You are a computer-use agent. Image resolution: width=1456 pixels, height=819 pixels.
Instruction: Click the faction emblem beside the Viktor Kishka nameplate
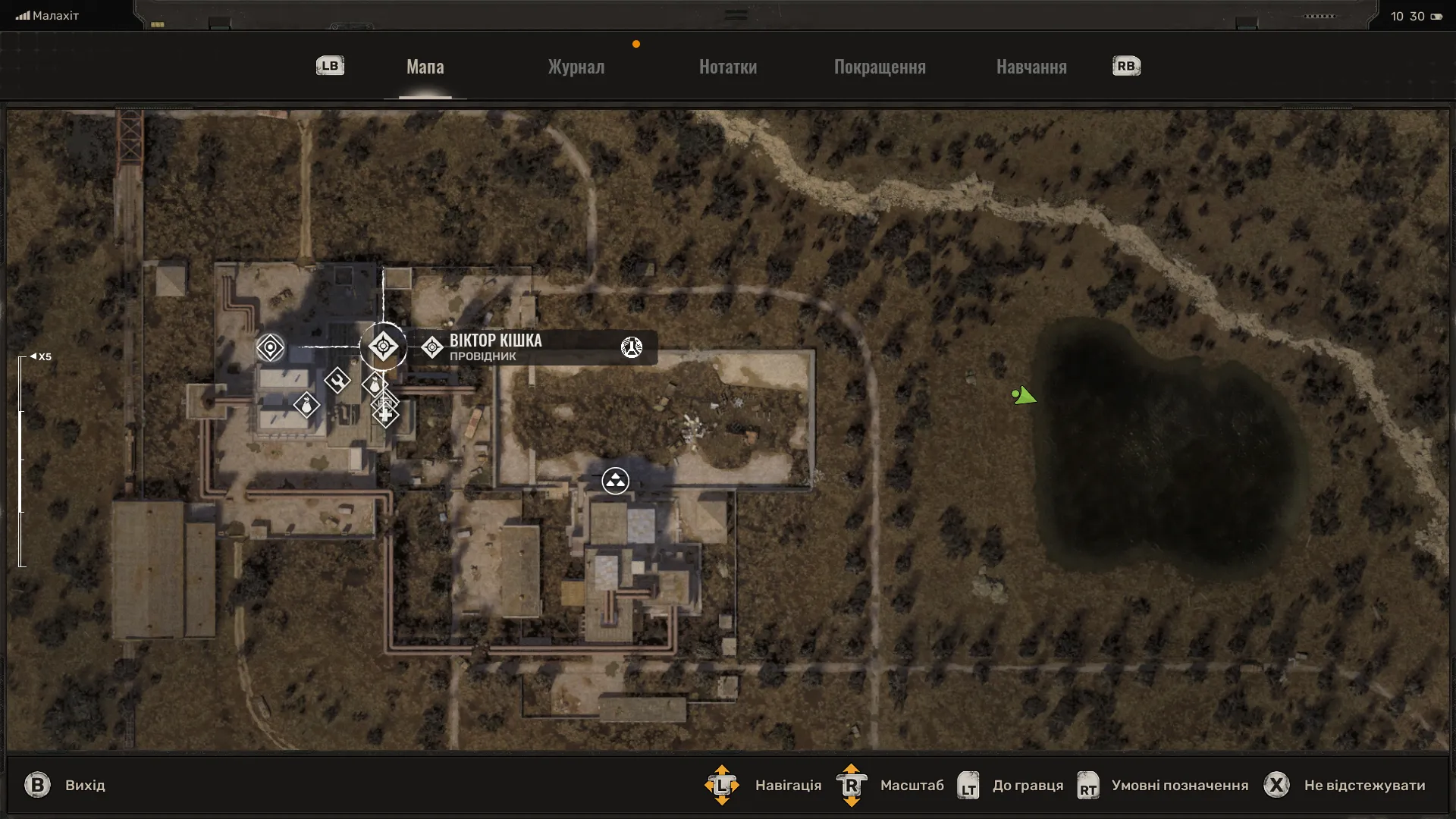[x=632, y=347]
